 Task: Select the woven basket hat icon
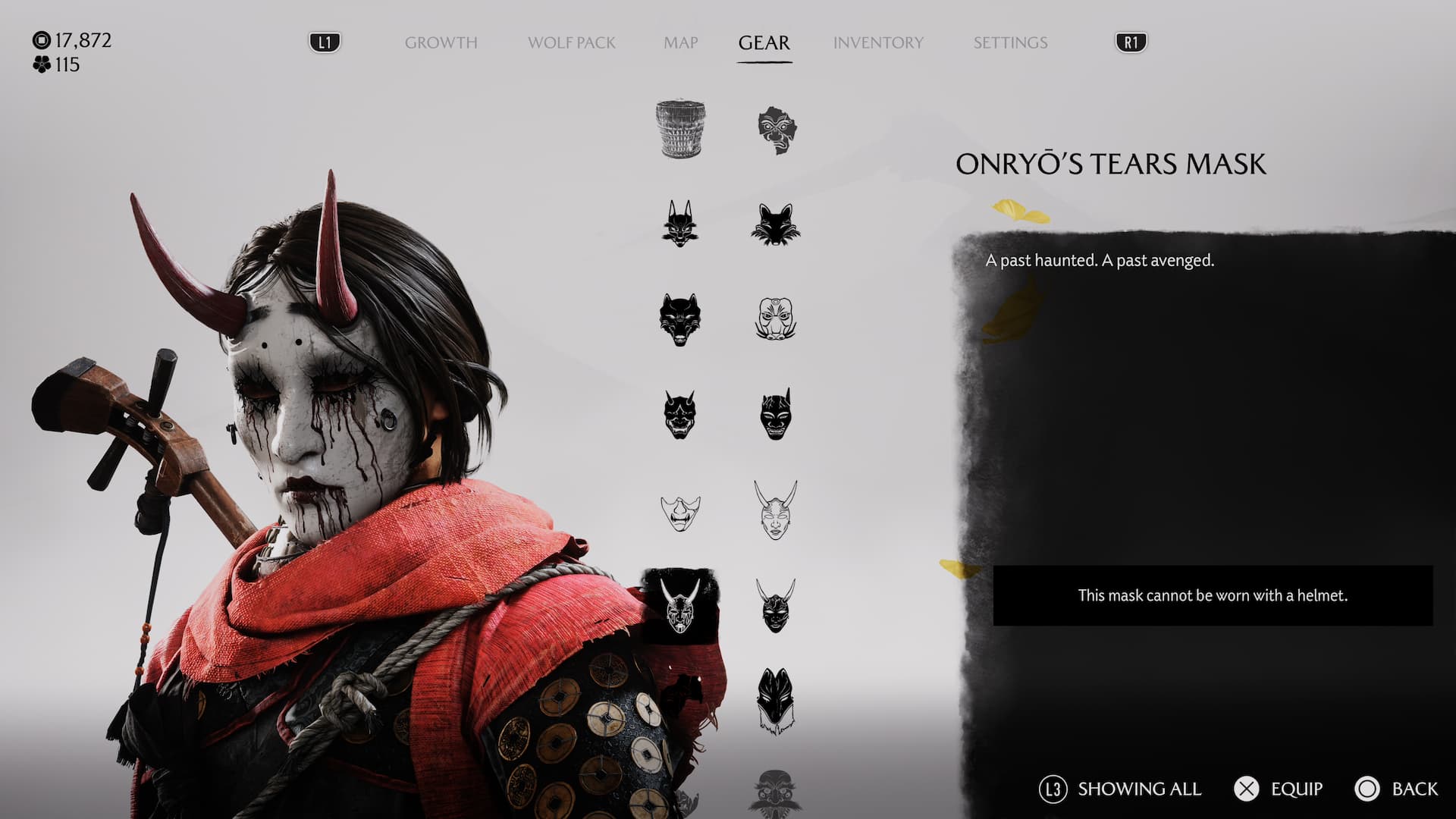click(680, 129)
